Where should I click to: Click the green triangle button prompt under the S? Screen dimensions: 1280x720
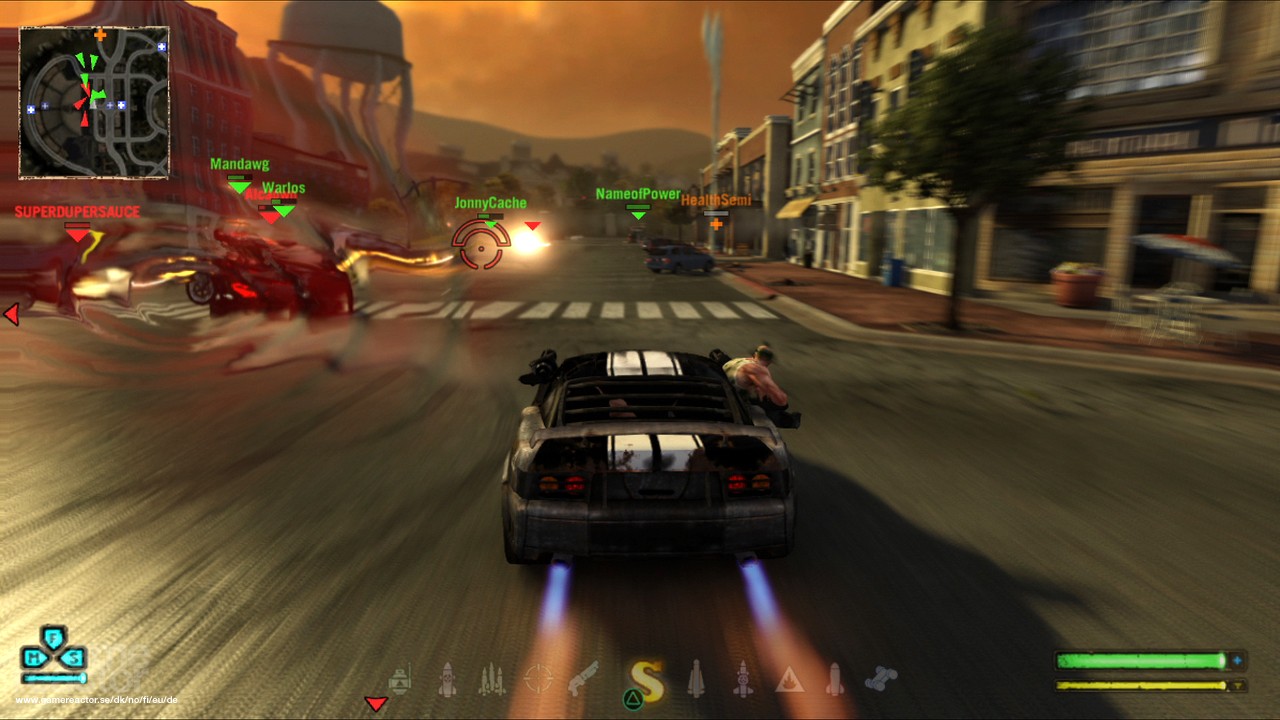[632, 697]
